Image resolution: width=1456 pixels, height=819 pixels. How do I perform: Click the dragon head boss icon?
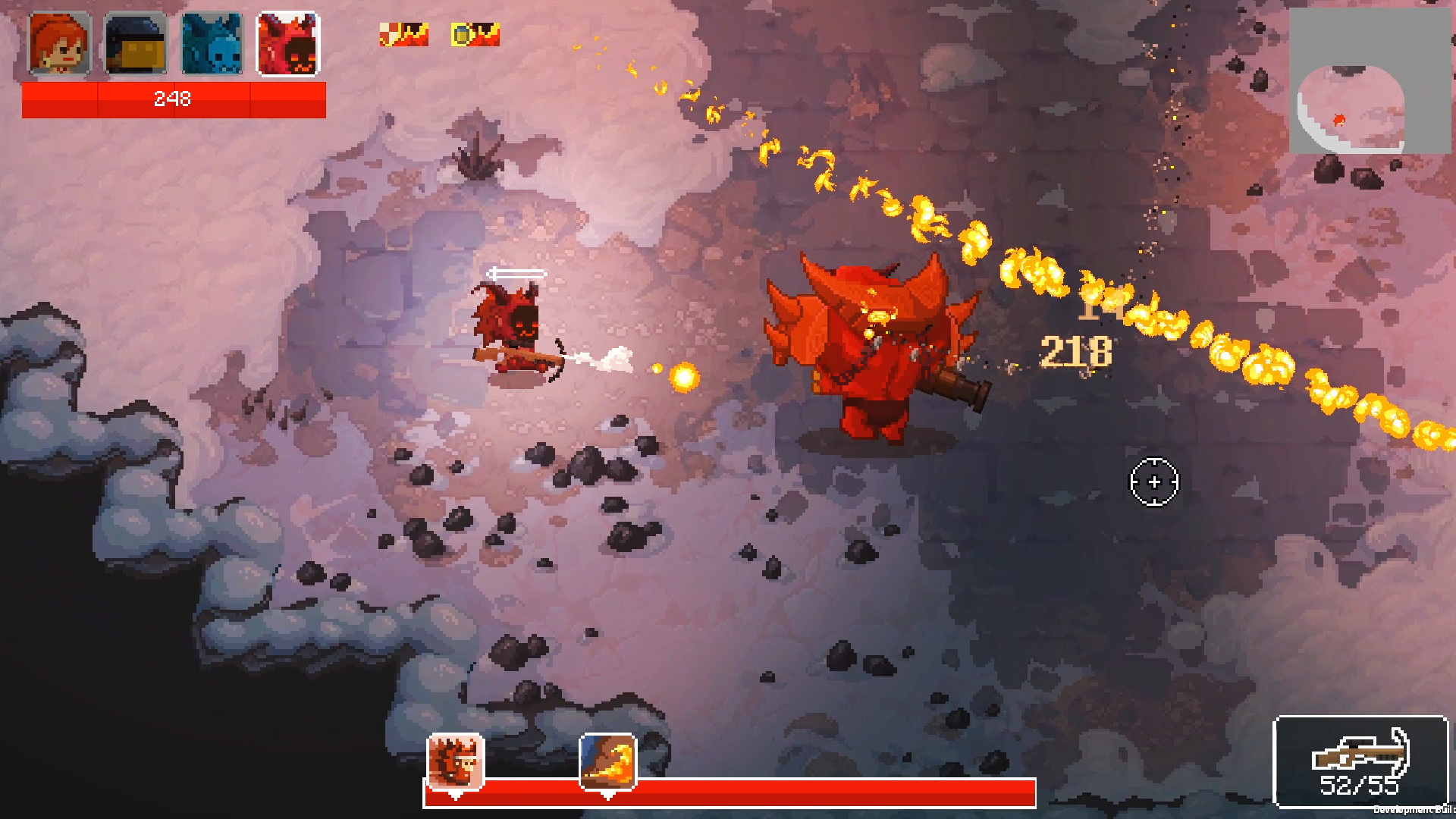[456, 761]
